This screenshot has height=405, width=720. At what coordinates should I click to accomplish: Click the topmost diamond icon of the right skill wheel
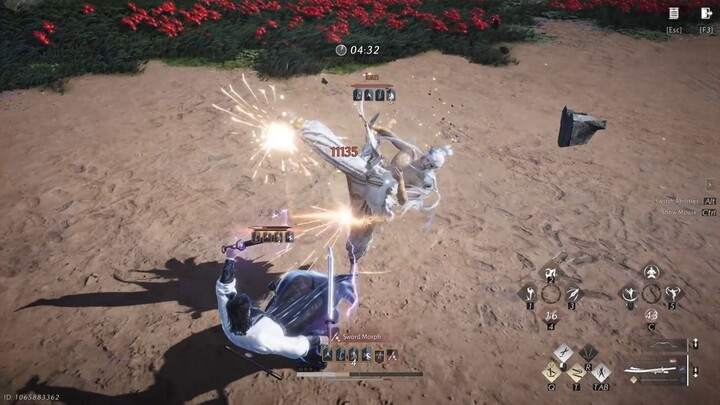651,272
